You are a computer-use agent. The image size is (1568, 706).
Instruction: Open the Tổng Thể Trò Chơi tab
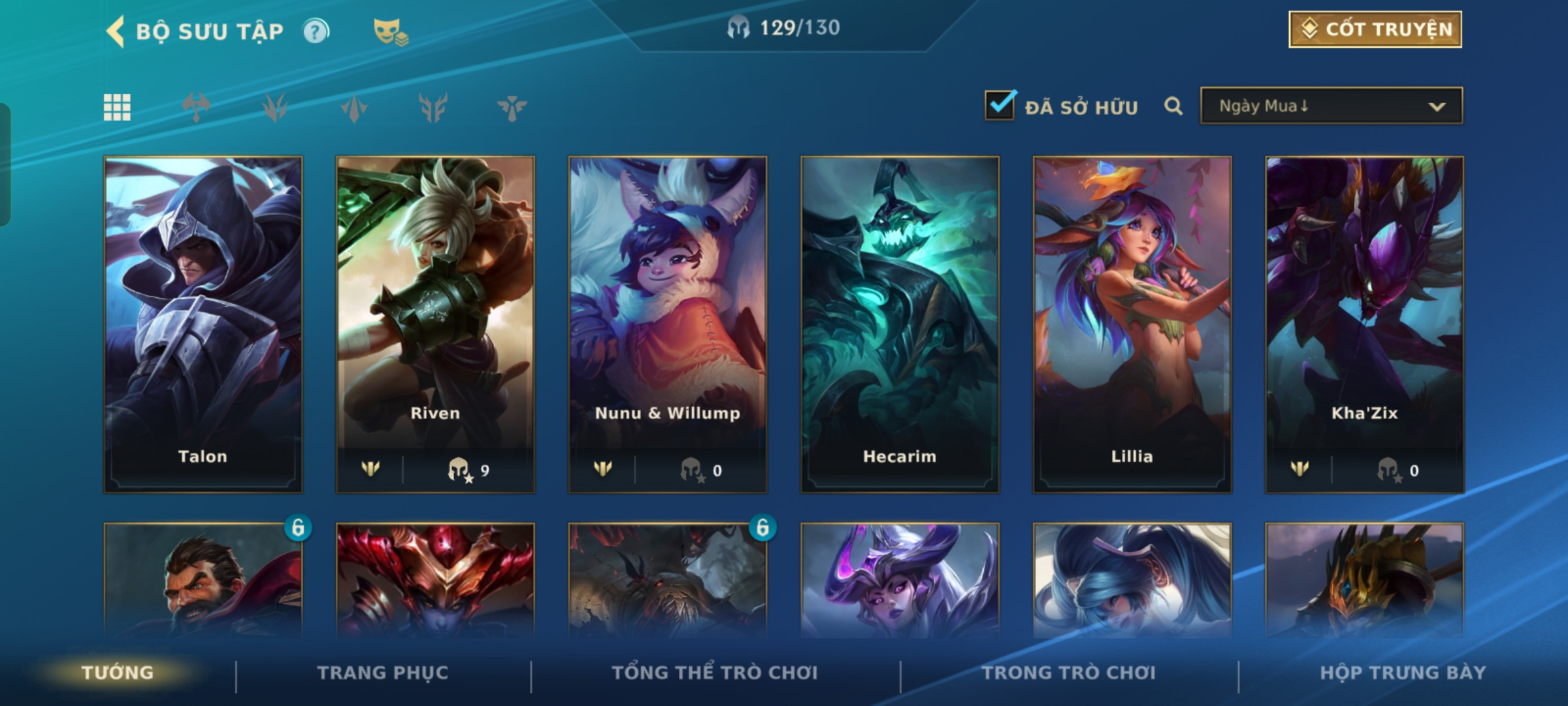[x=715, y=673]
